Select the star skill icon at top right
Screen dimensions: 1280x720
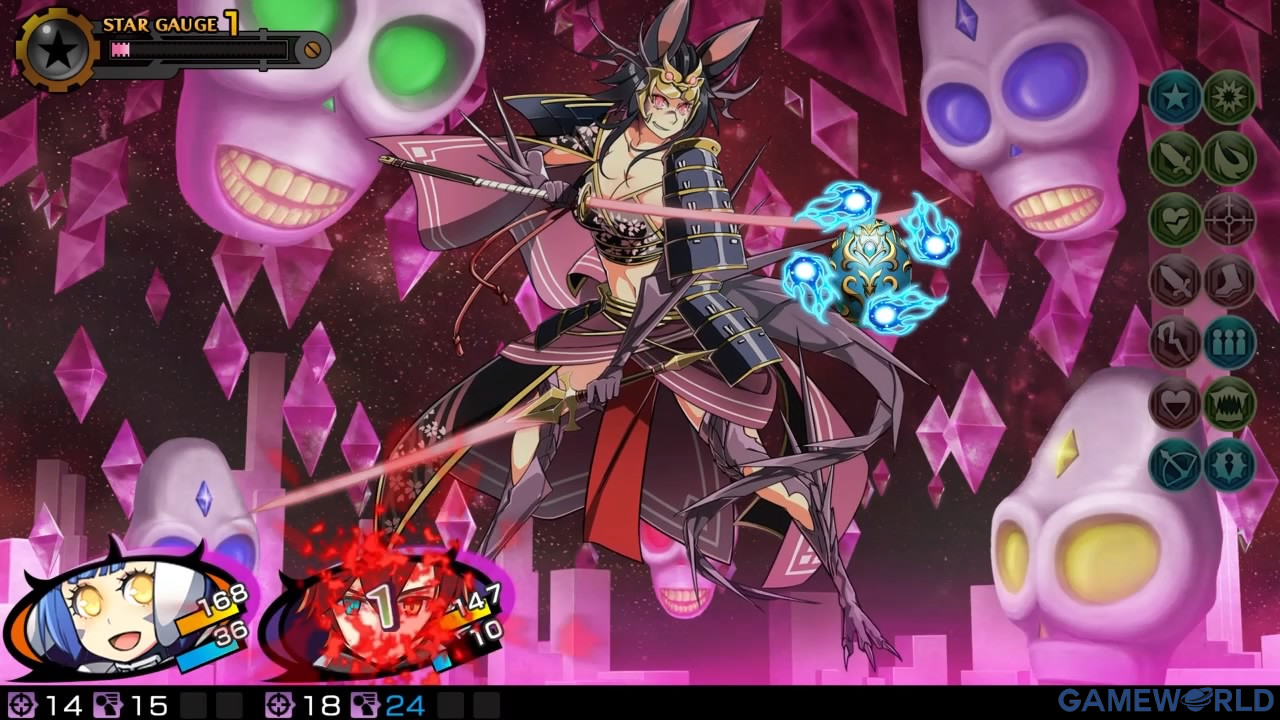[1174, 100]
